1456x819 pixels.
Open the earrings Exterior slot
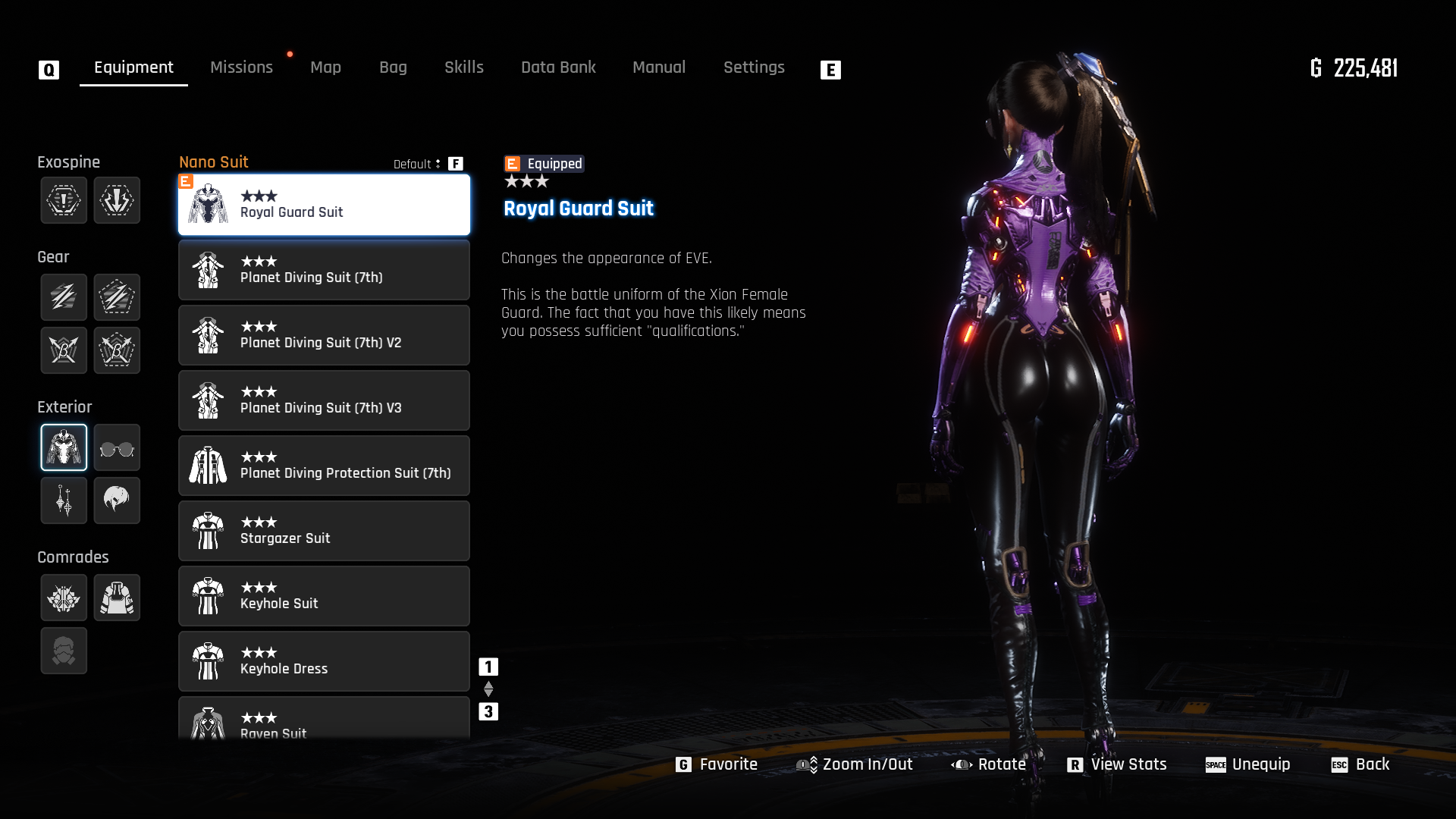point(64,500)
